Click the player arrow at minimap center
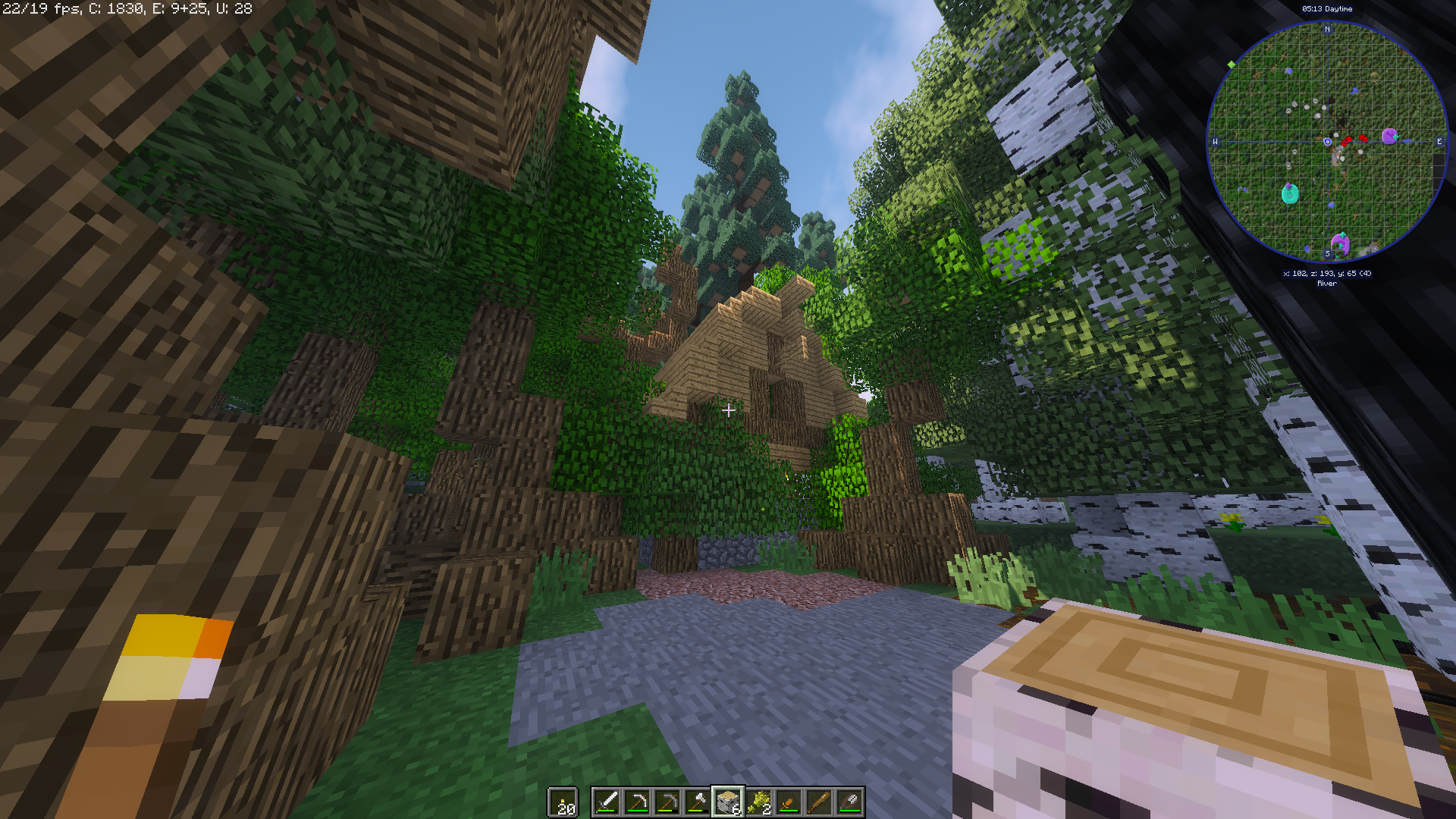Viewport: 1456px width, 819px height. tap(1327, 142)
